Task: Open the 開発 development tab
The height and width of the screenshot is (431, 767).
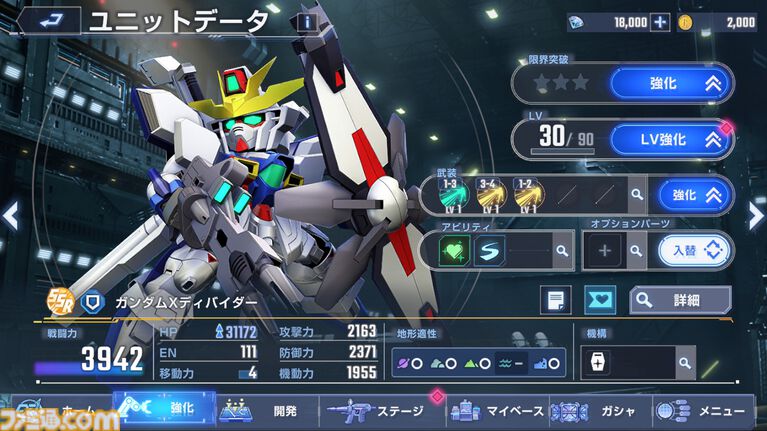Action: pyautogui.click(x=268, y=410)
